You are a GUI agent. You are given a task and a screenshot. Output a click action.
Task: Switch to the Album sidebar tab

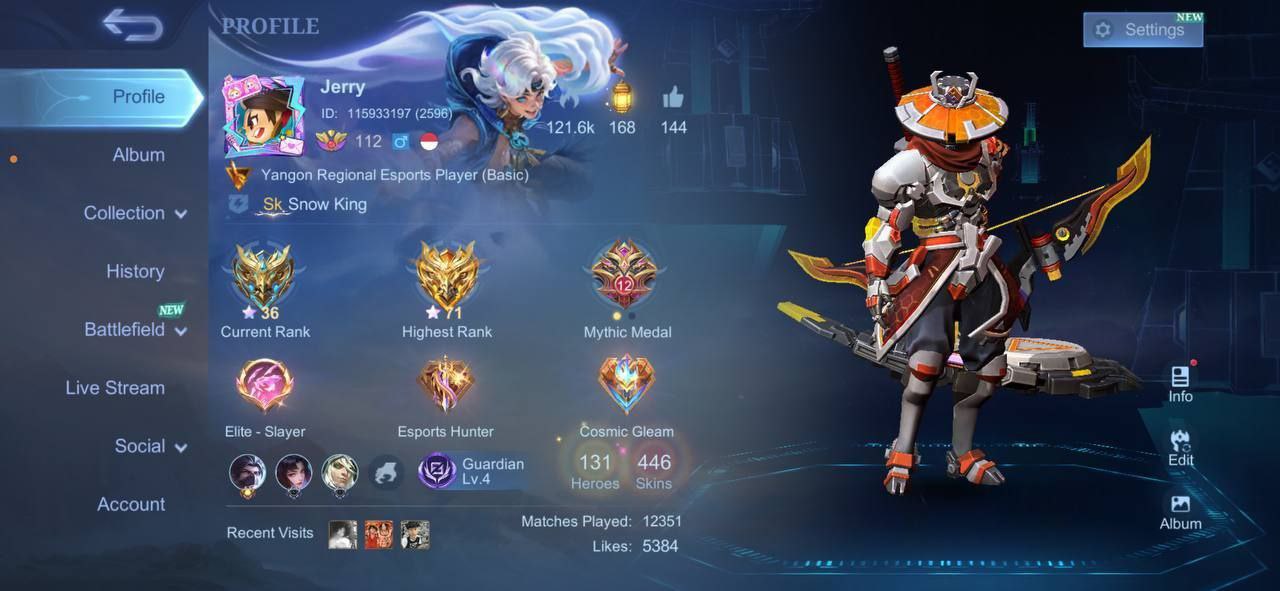pyautogui.click(x=138, y=155)
